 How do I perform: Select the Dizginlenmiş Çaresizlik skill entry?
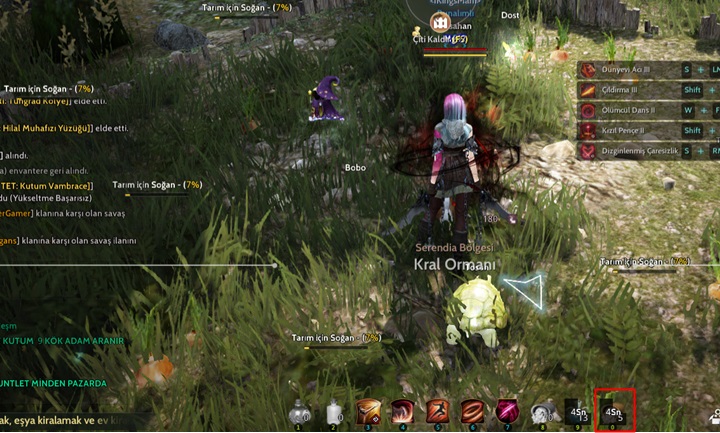click(639, 151)
